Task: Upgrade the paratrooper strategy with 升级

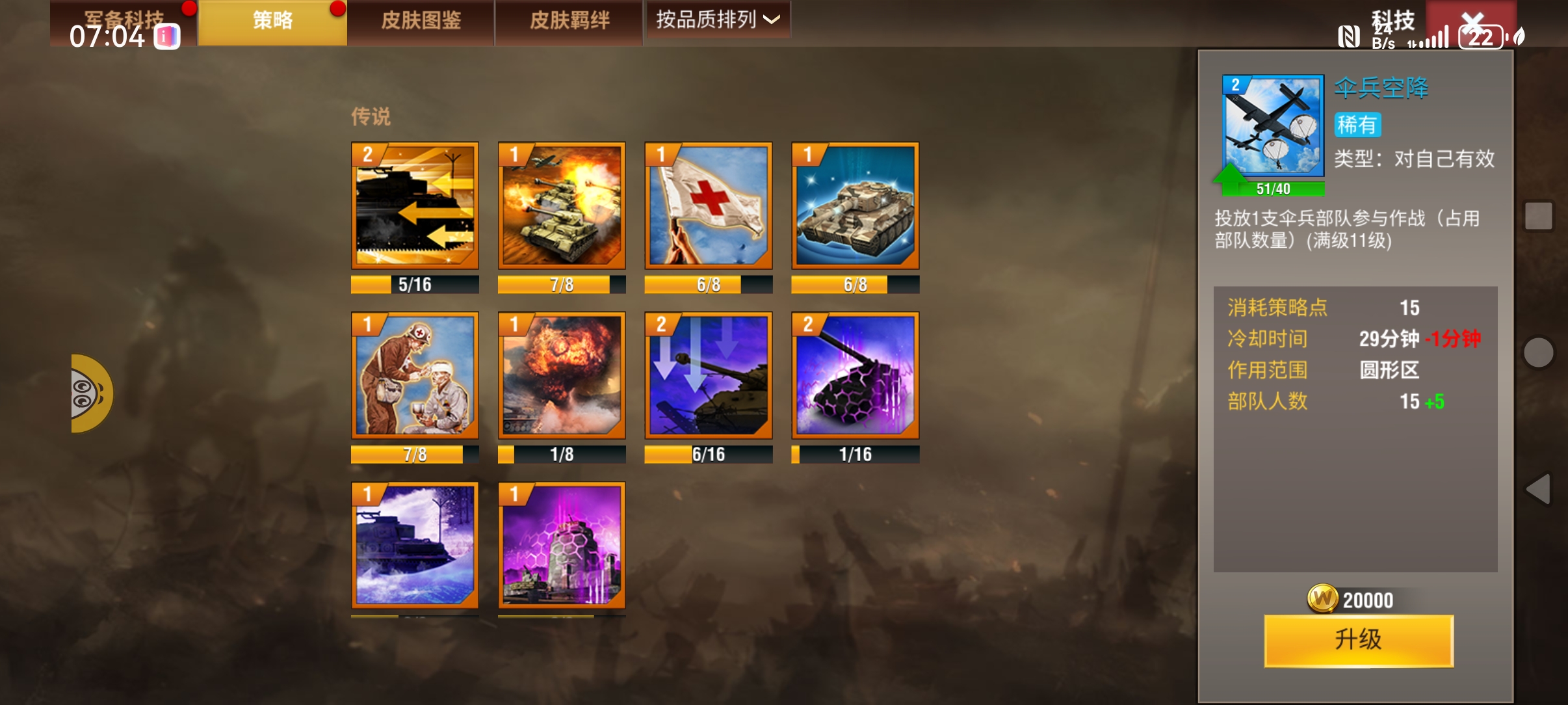Action: click(1358, 640)
